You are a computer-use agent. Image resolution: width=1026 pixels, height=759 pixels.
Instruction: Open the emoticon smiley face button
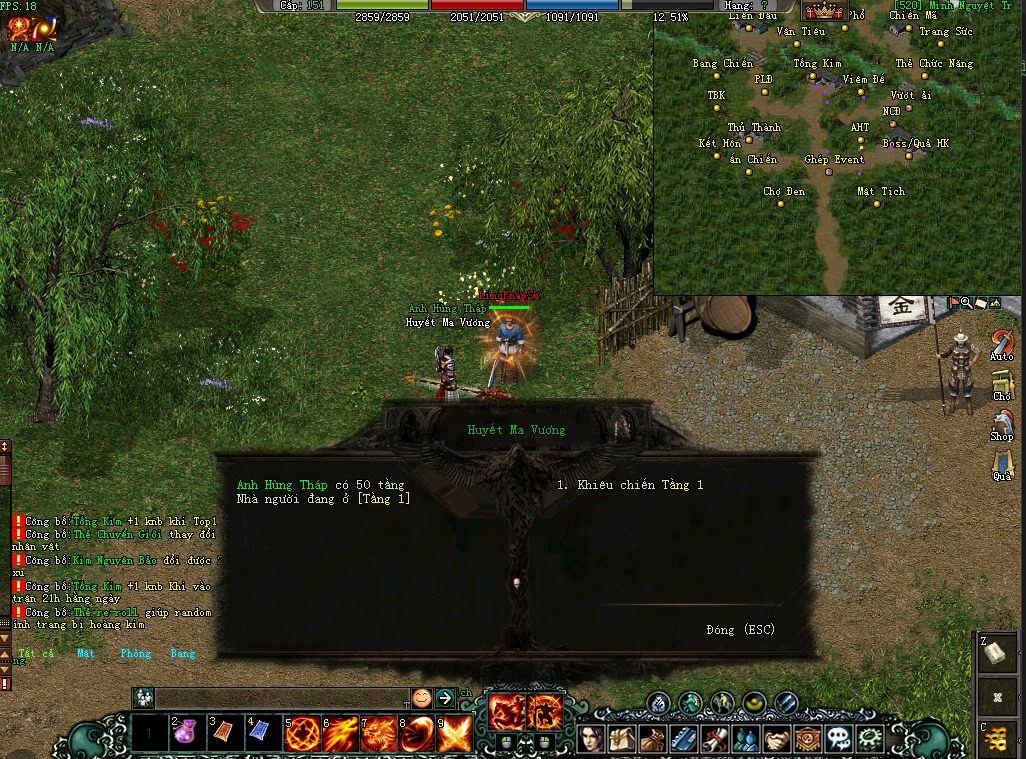[422, 697]
